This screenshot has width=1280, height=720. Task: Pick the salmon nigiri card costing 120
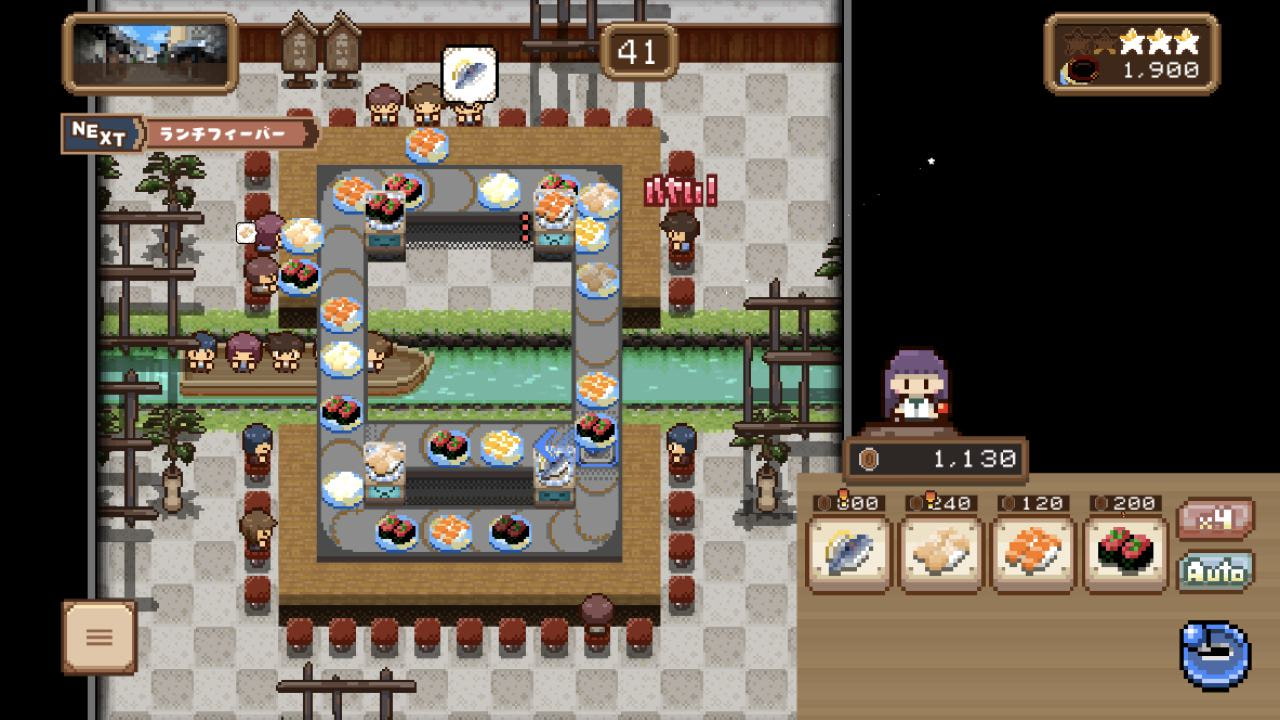tap(1031, 553)
